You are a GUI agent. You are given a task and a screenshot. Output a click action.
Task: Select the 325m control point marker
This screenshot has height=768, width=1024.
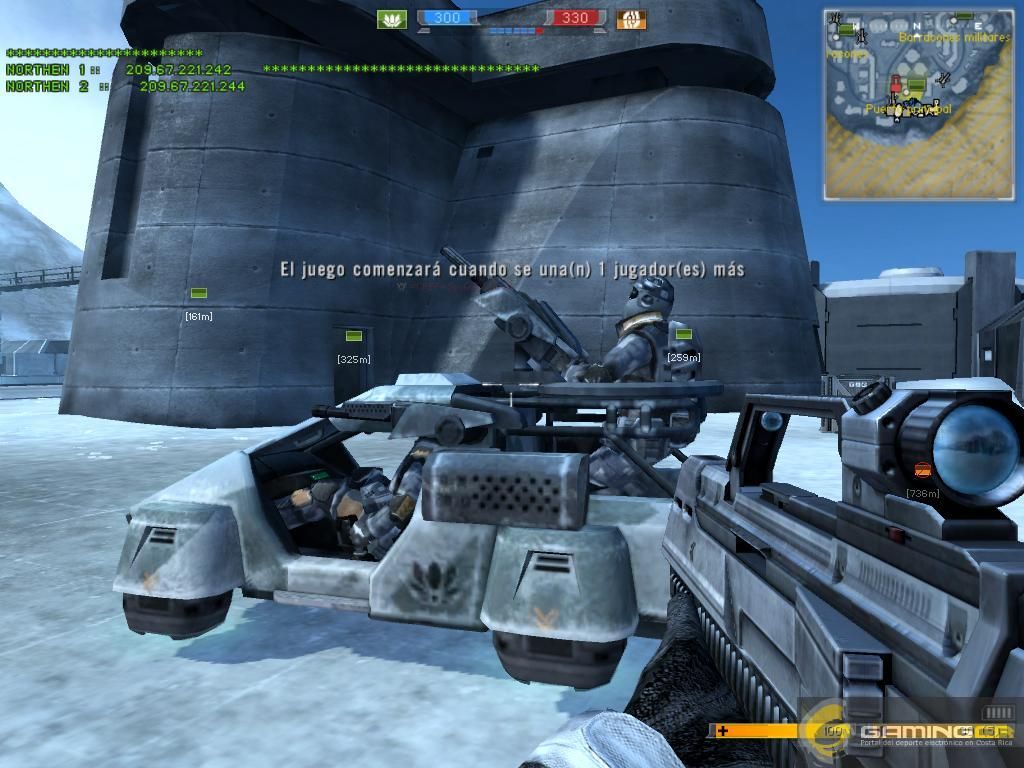tap(353, 336)
